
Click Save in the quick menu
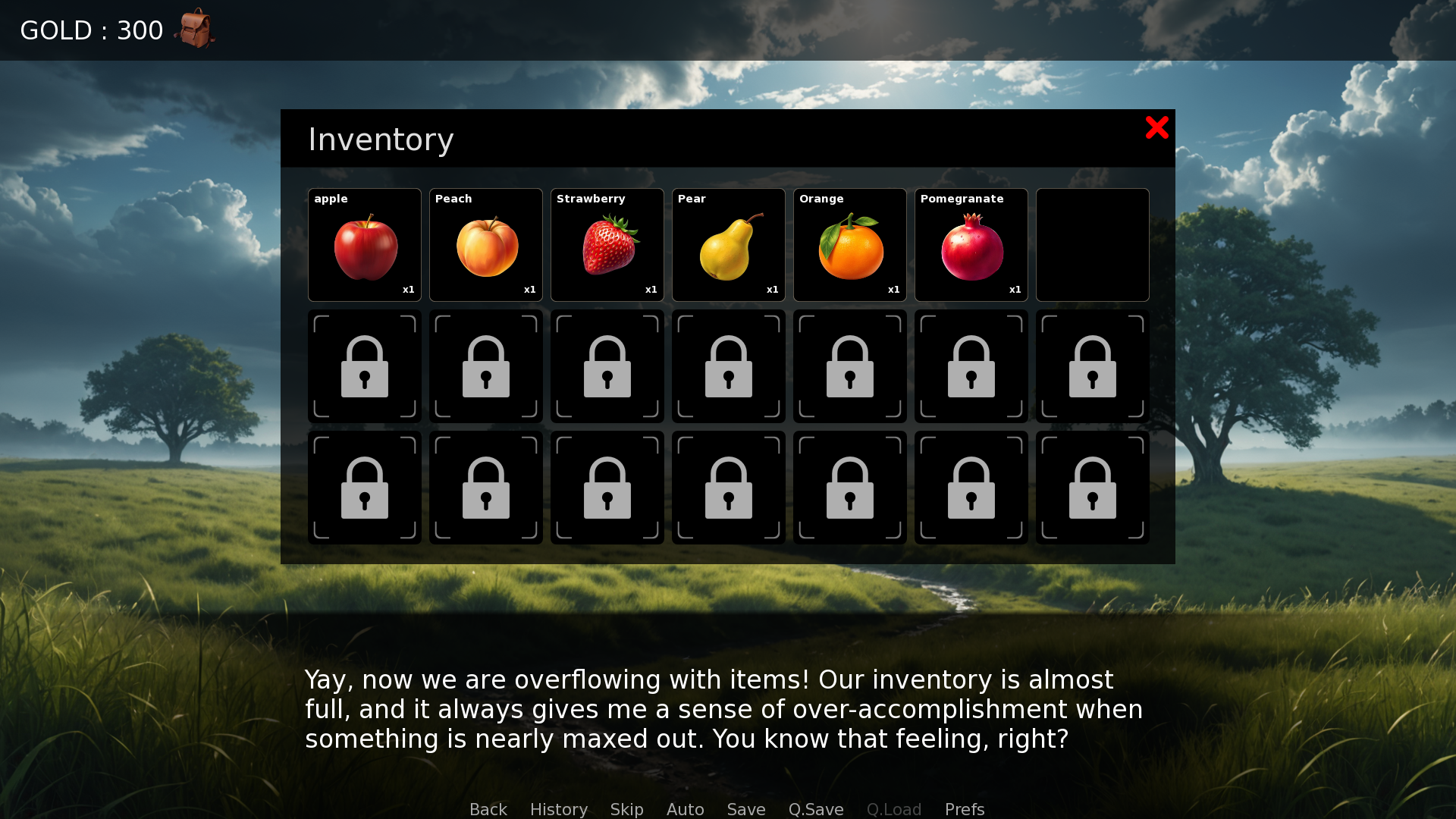tap(745, 809)
